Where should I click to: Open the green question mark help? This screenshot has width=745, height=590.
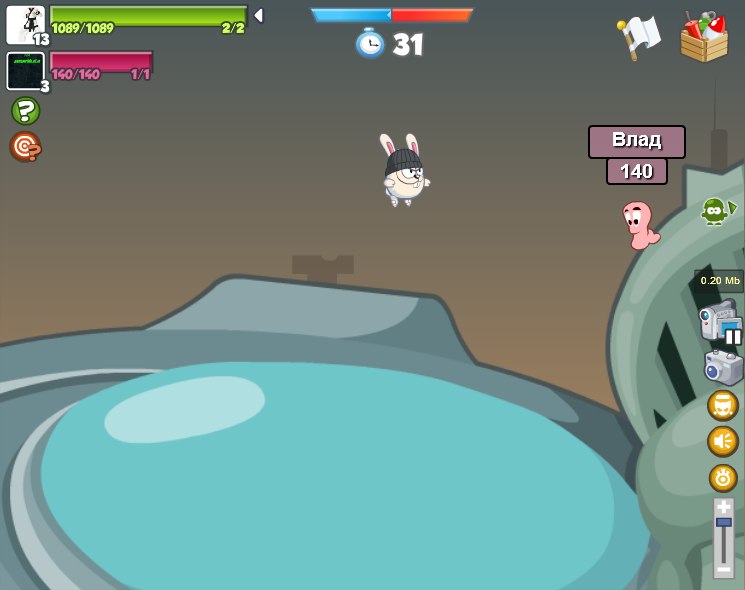25,111
